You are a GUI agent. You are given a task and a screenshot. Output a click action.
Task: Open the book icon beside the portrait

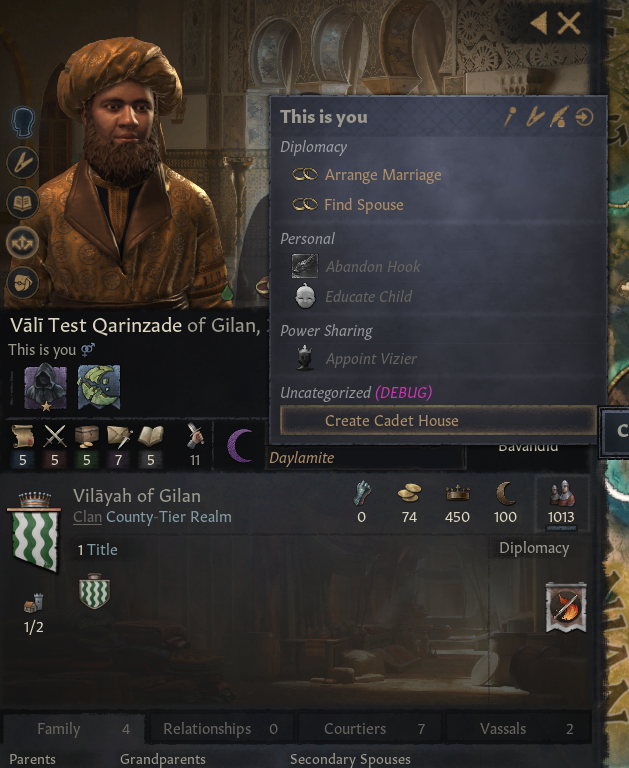point(22,202)
